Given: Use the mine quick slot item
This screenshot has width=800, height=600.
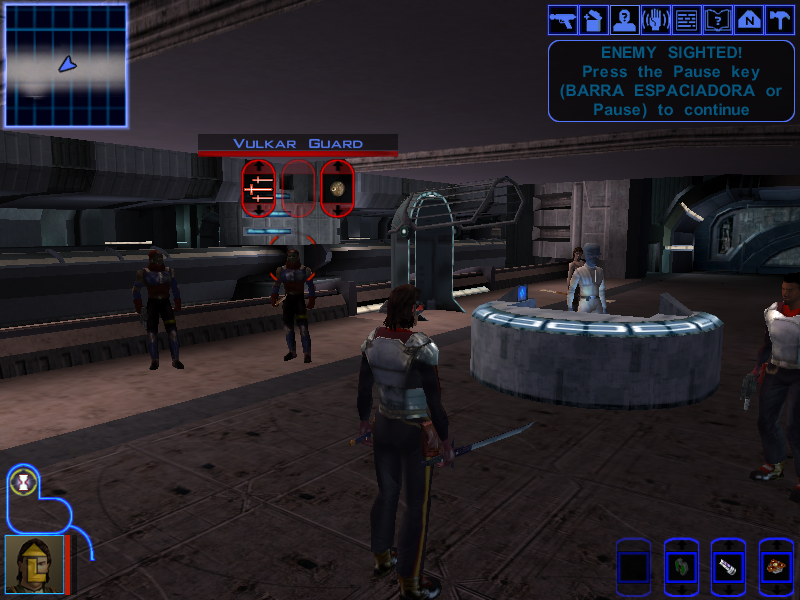Looking at the screenshot, I should 776,568.
